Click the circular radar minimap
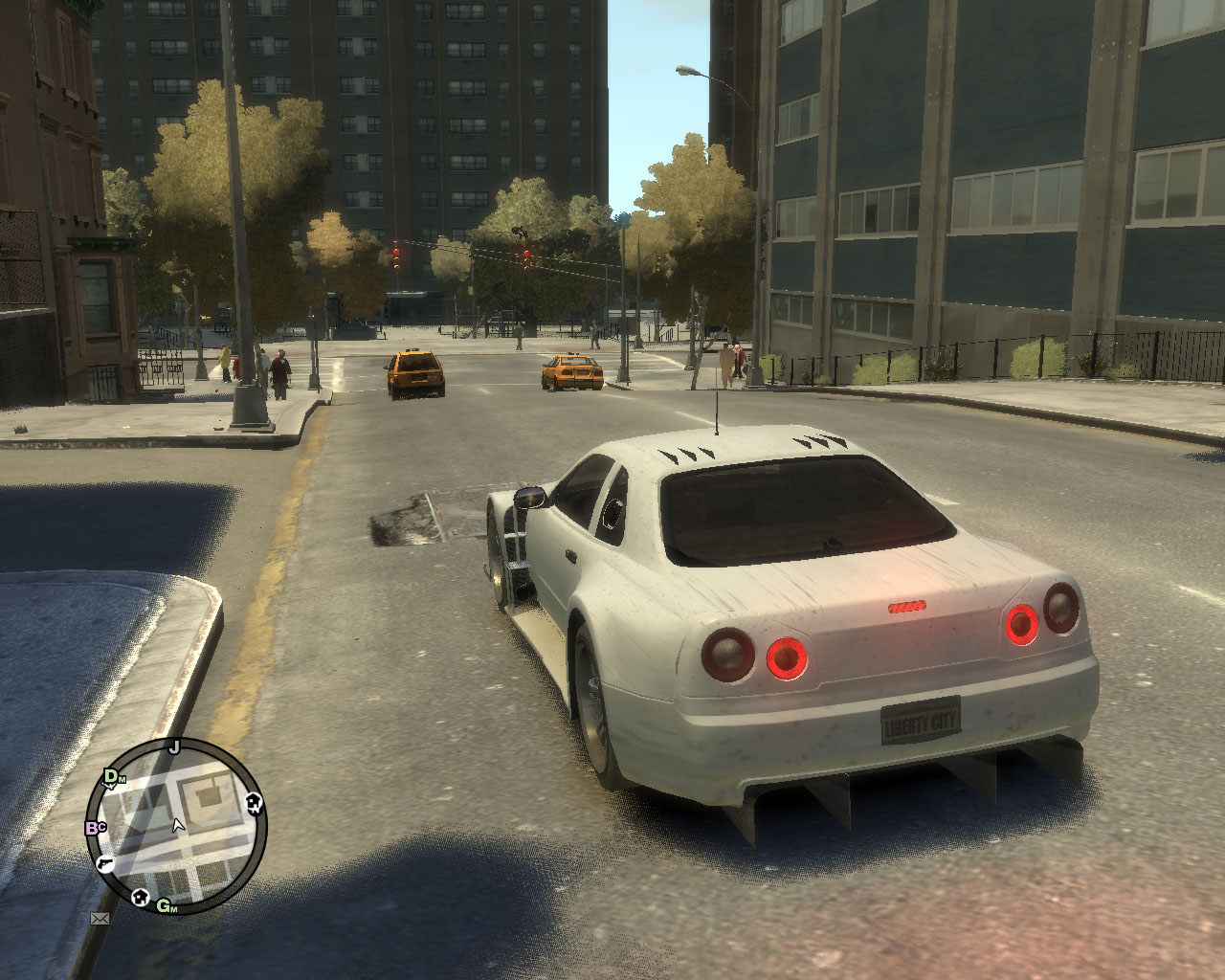 [x=176, y=825]
